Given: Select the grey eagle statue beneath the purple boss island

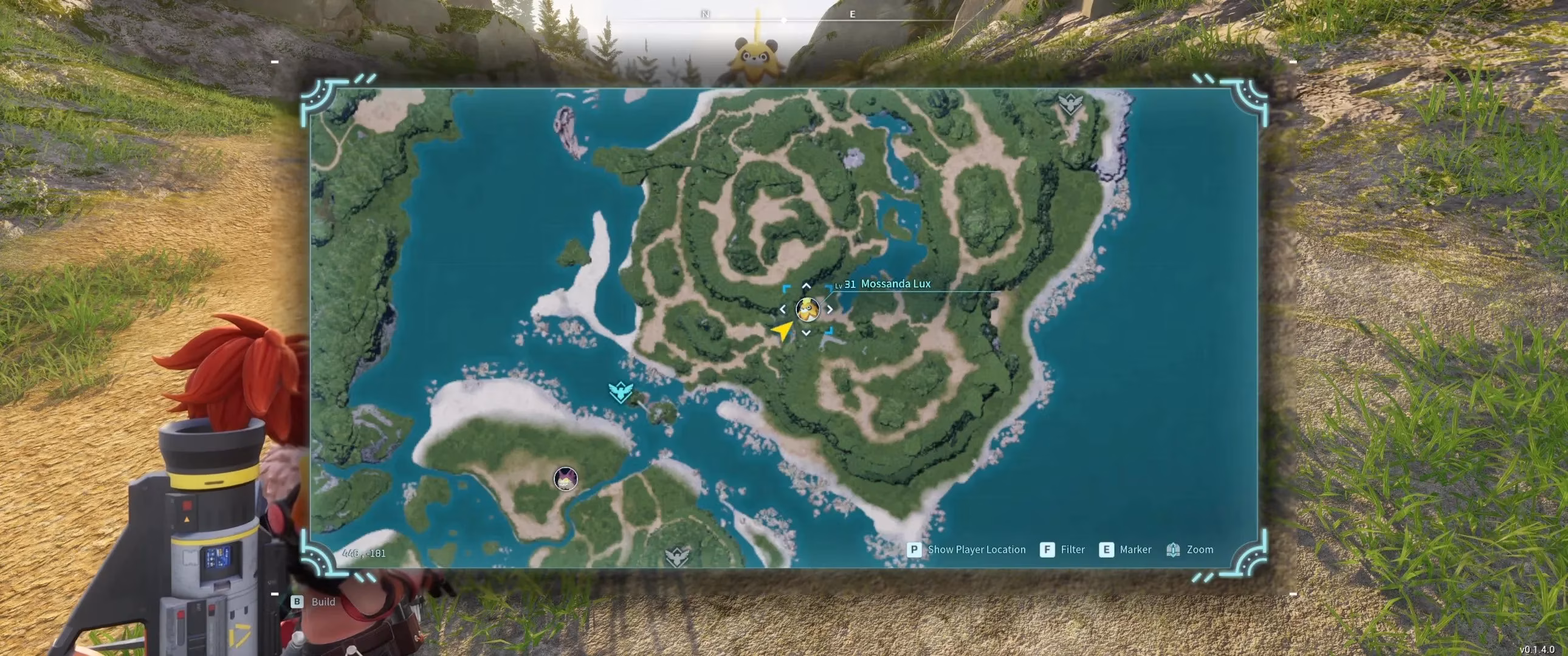Looking at the screenshot, I should [677, 556].
